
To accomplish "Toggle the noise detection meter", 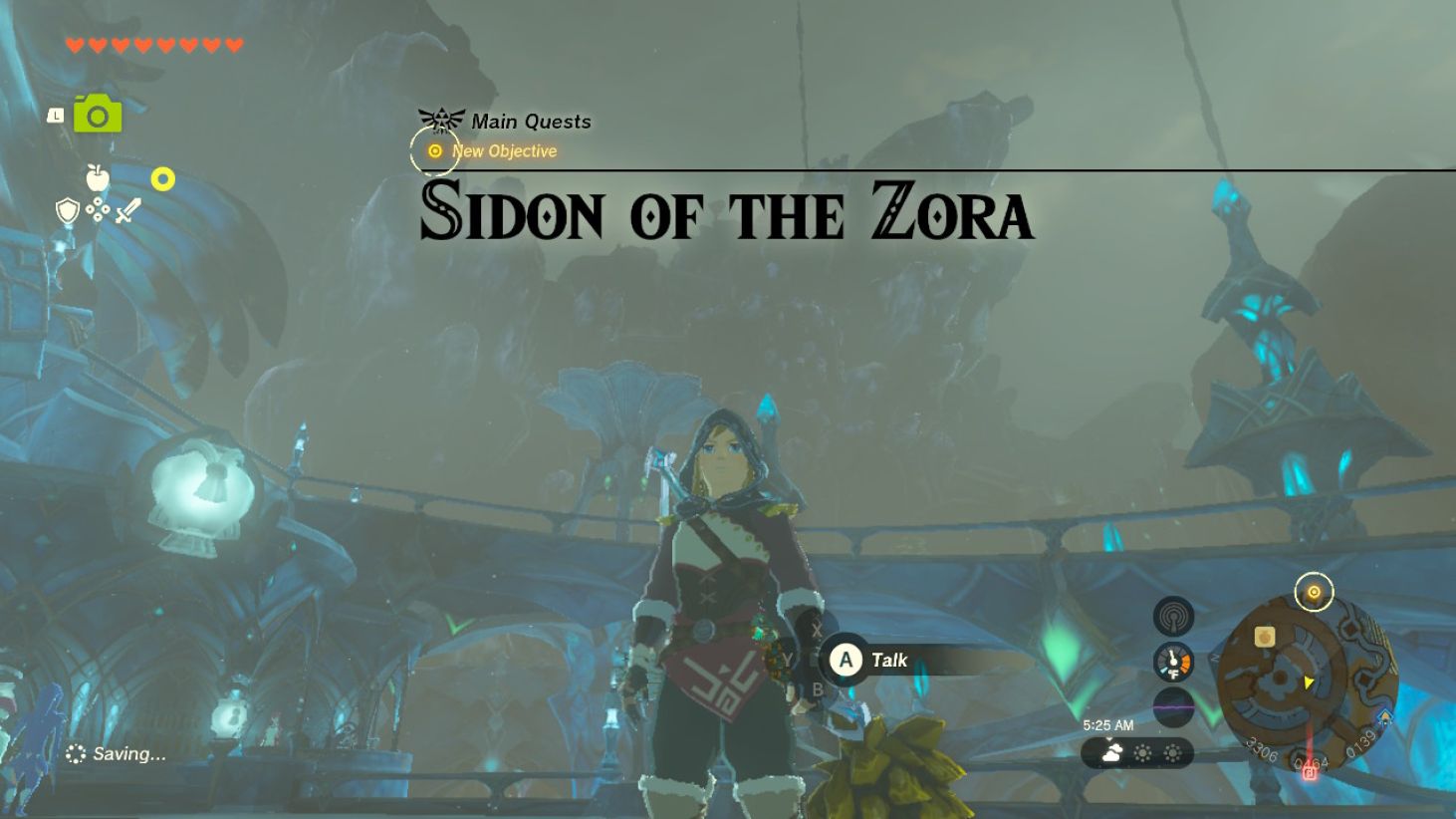I will (1173, 706).
